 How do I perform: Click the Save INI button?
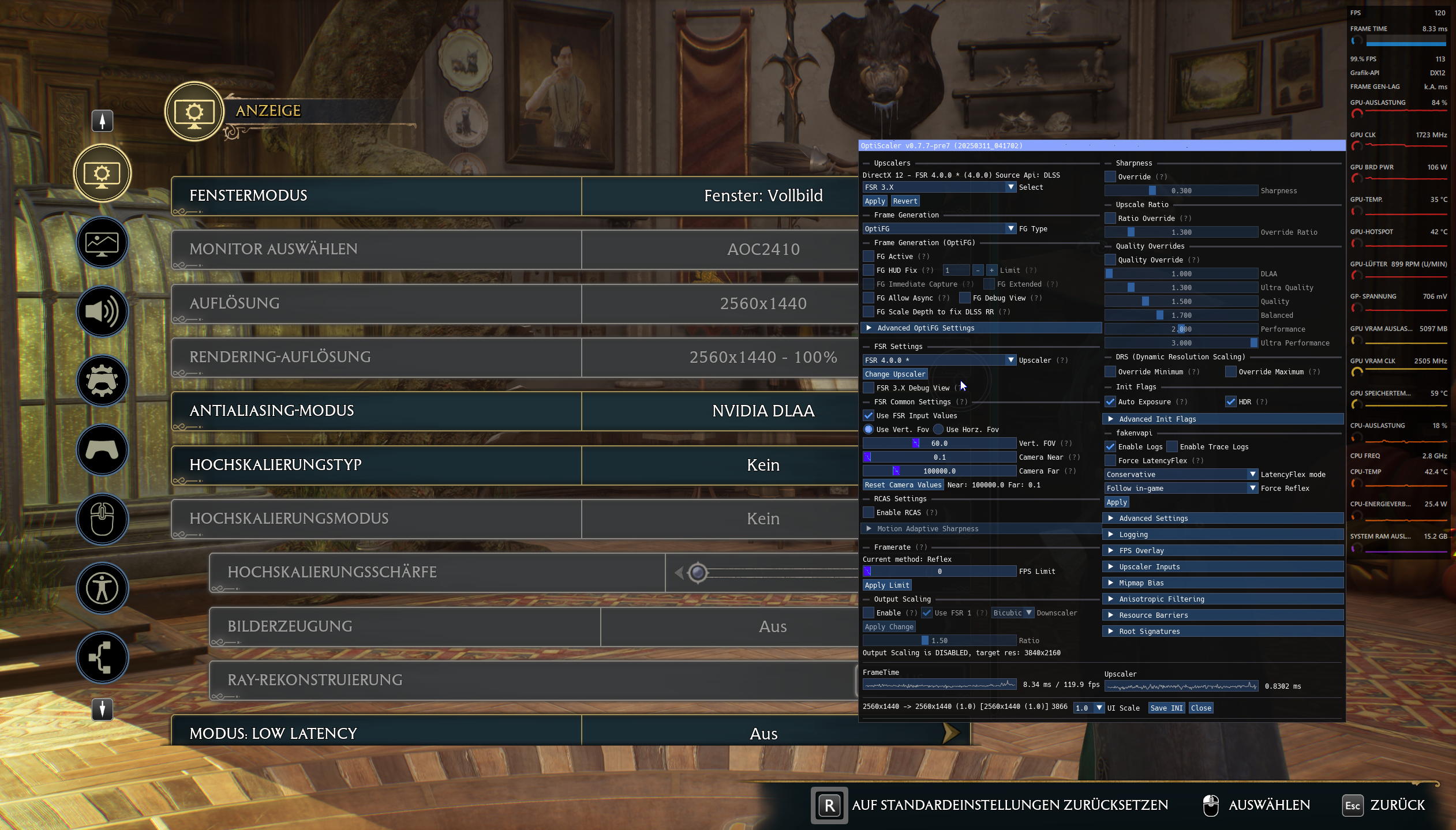[1166, 708]
